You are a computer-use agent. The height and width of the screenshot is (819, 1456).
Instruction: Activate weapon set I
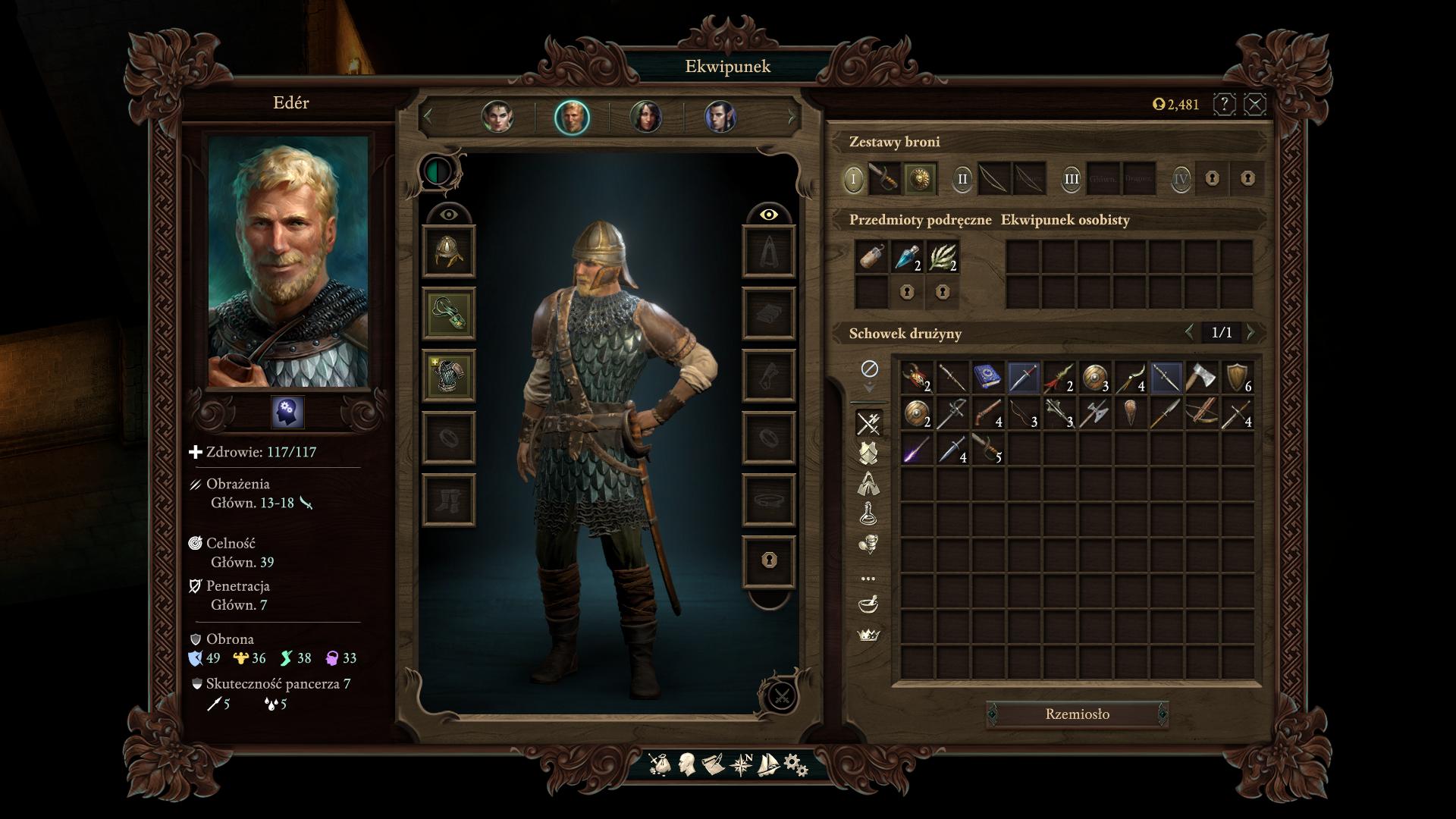(853, 179)
